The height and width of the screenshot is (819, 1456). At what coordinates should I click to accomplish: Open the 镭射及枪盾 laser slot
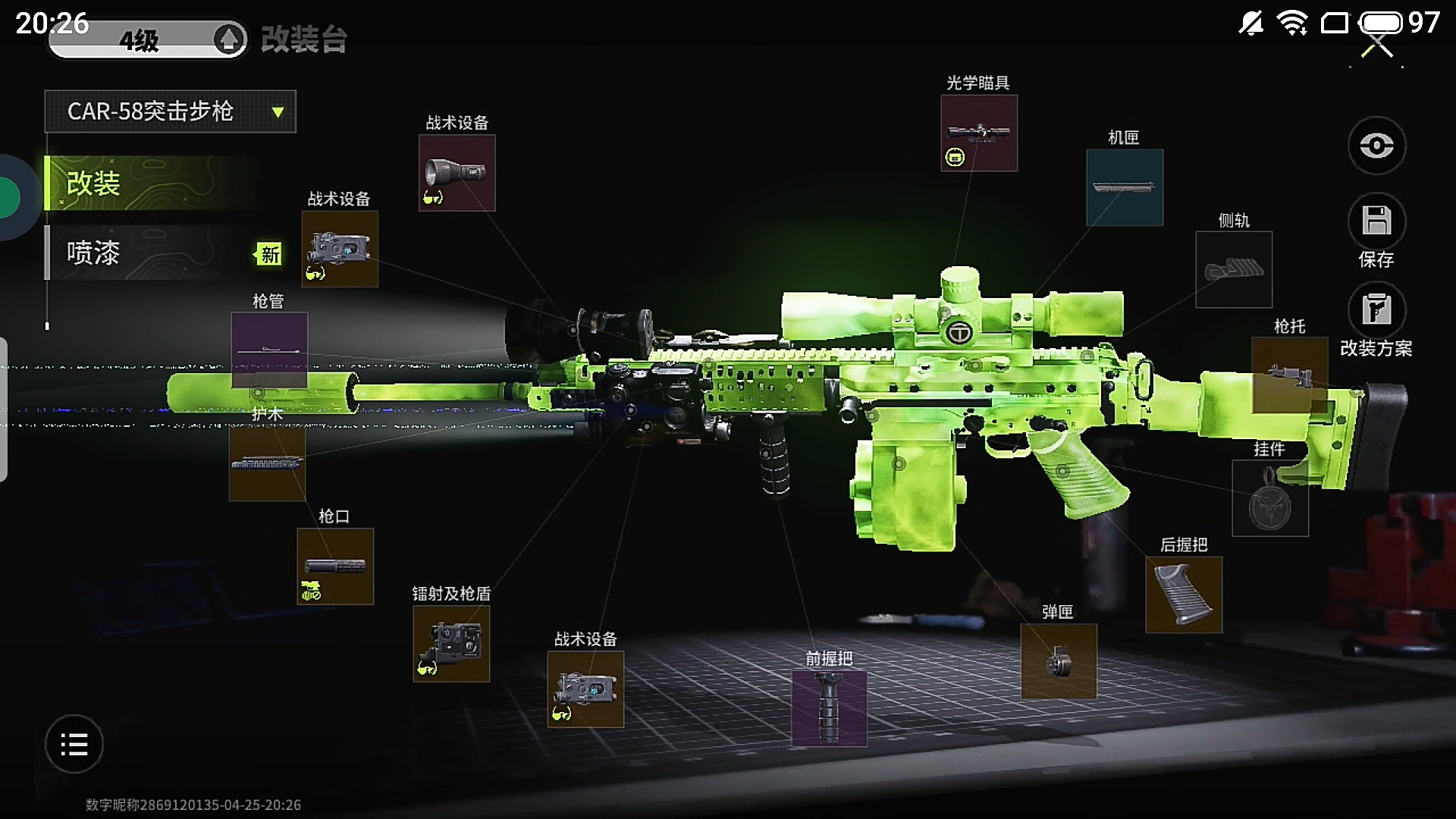click(451, 643)
